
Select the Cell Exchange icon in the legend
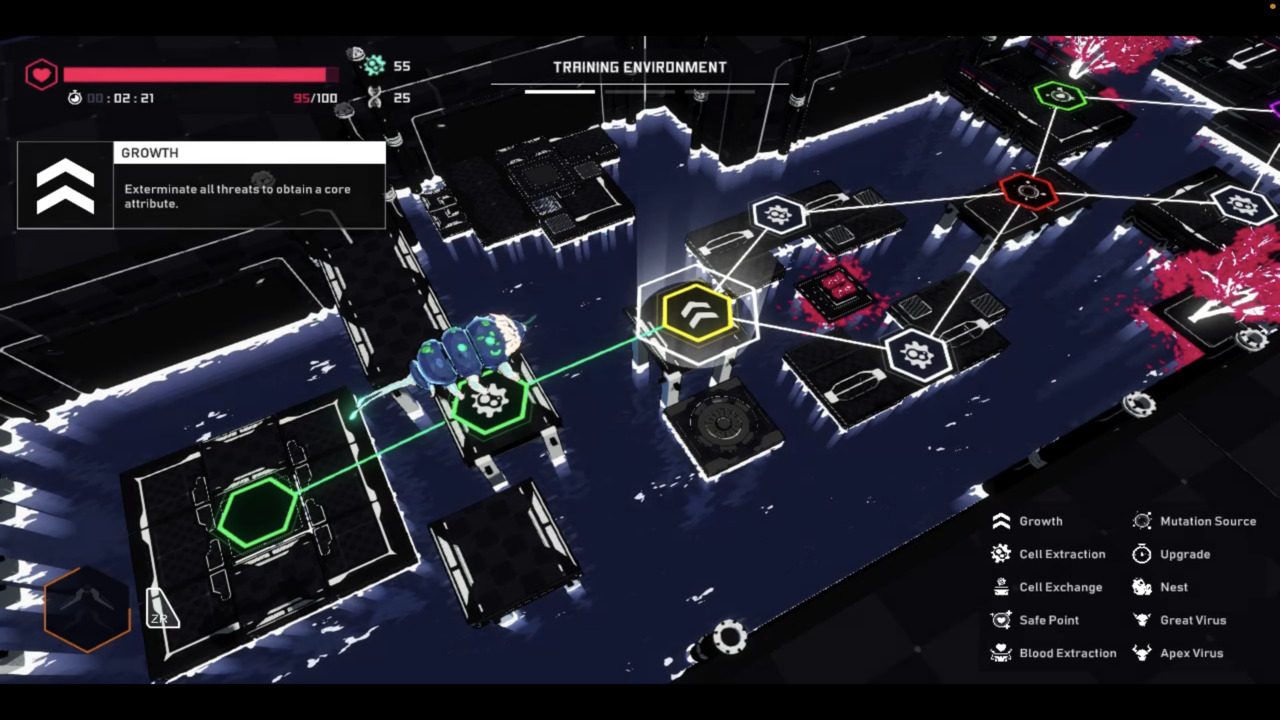(1001, 587)
